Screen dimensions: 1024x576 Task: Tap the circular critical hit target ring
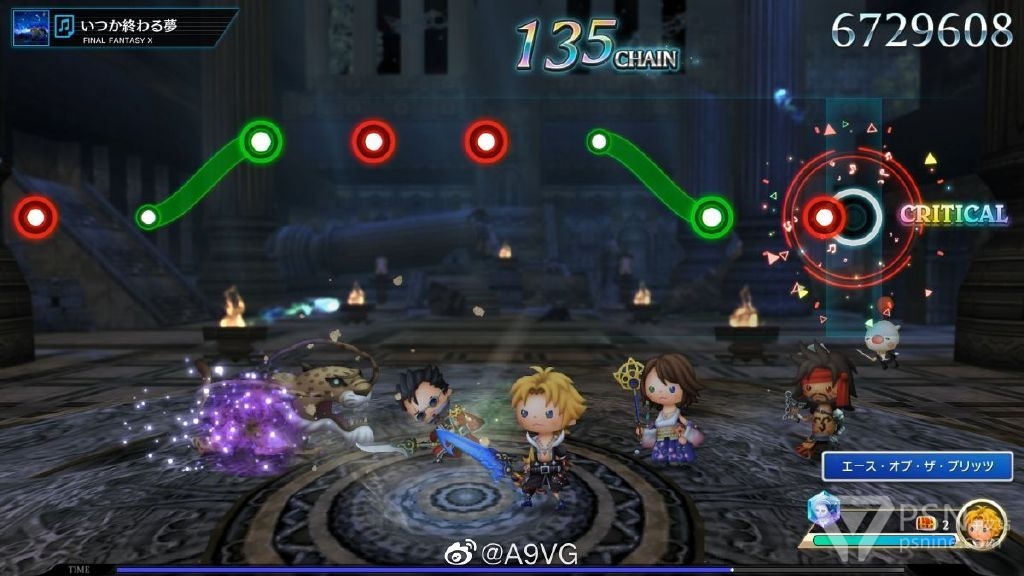point(857,215)
